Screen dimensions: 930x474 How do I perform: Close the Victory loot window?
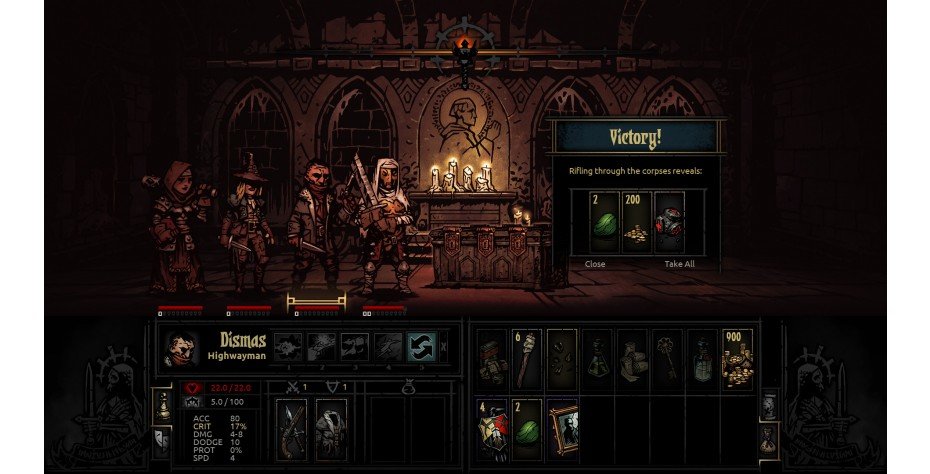coord(595,264)
